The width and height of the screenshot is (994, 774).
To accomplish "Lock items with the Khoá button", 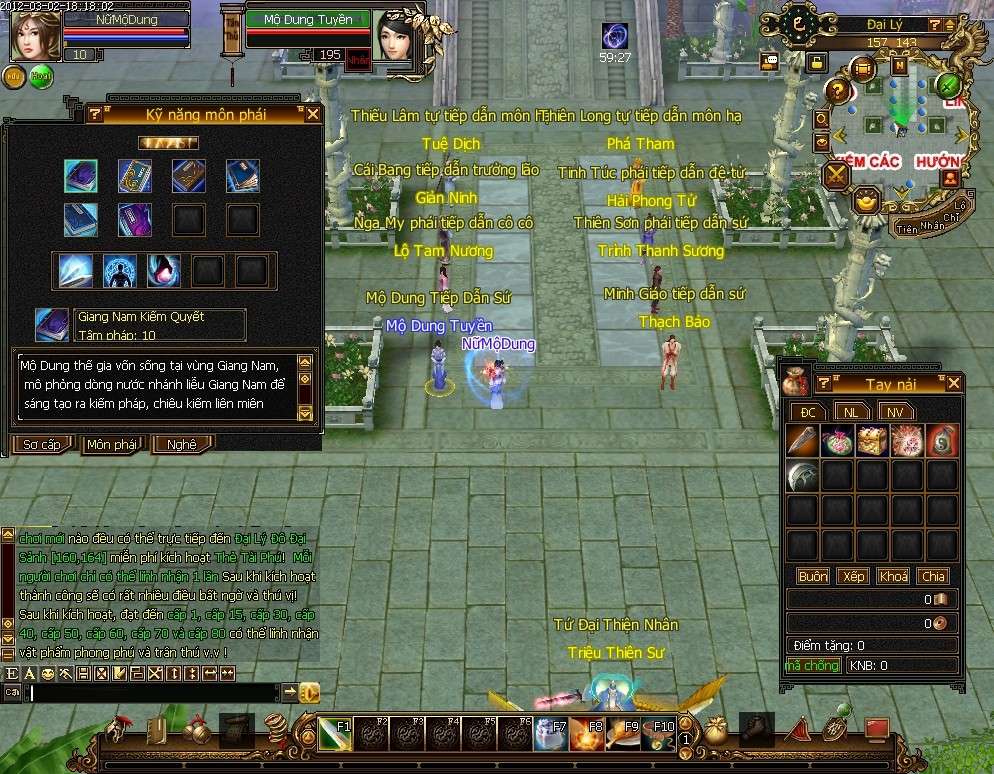I will coord(893,576).
